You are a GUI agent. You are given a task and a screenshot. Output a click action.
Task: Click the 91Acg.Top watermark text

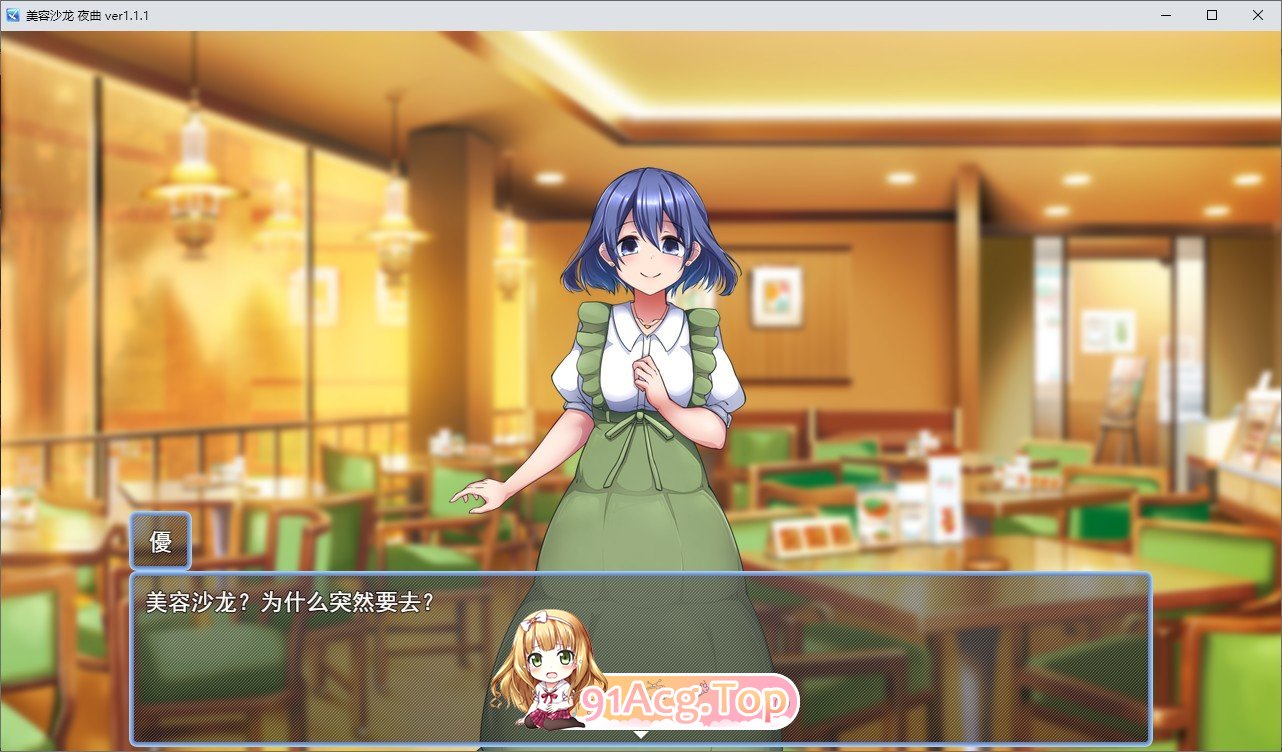click(x=686, y=702)
